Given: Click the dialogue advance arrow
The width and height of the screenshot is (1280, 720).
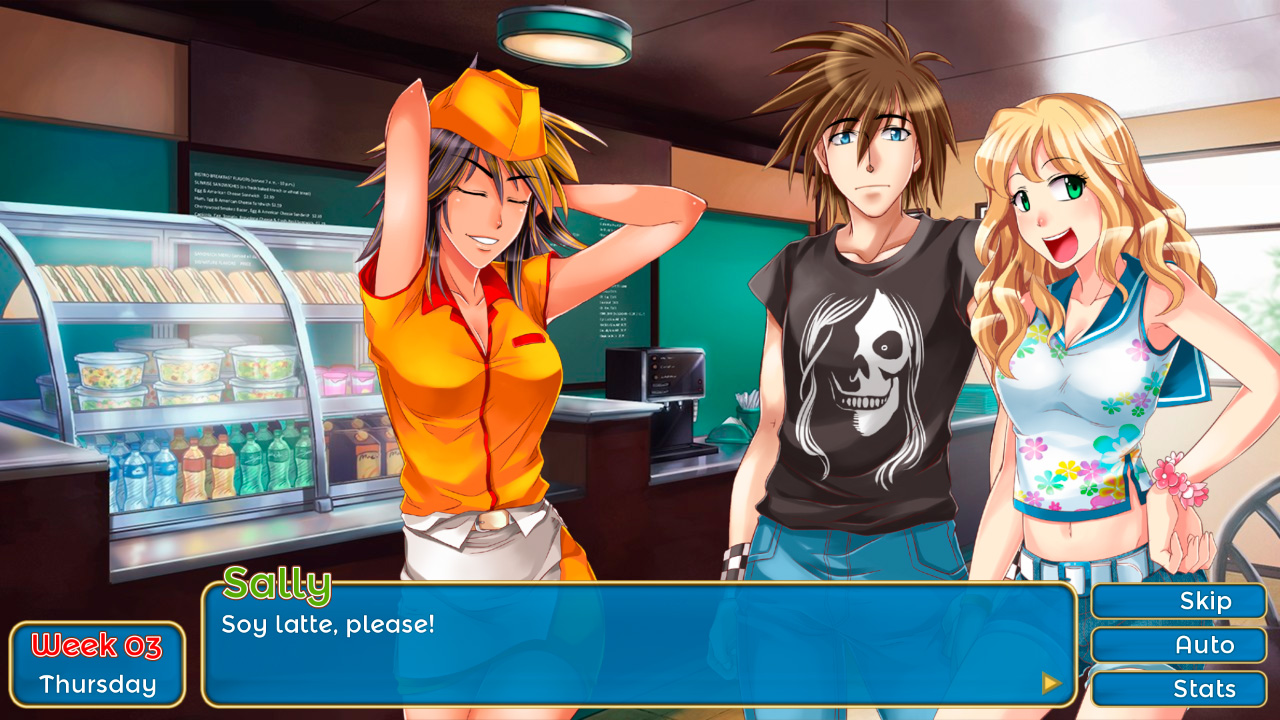Looking at the screenshot, I should click(x=1051, y=682).
